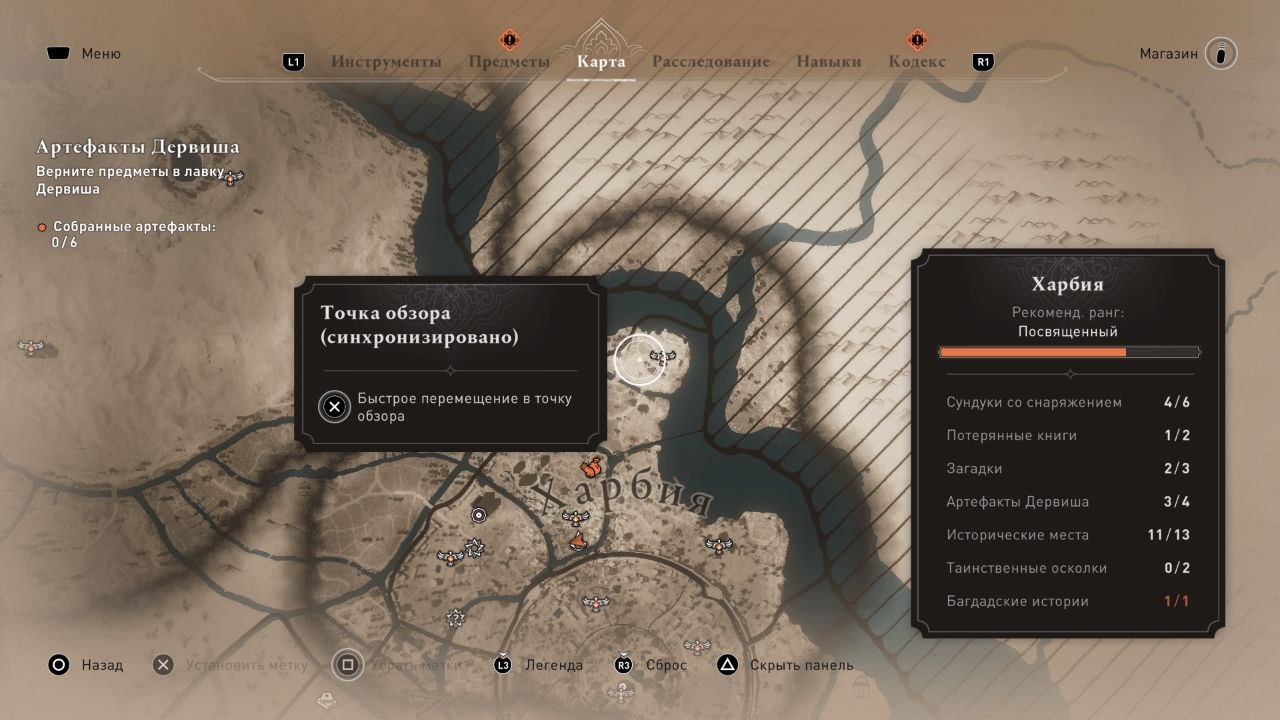Hide the region panel with Скрыть панель
The image size is (1280, 720).
786,665
